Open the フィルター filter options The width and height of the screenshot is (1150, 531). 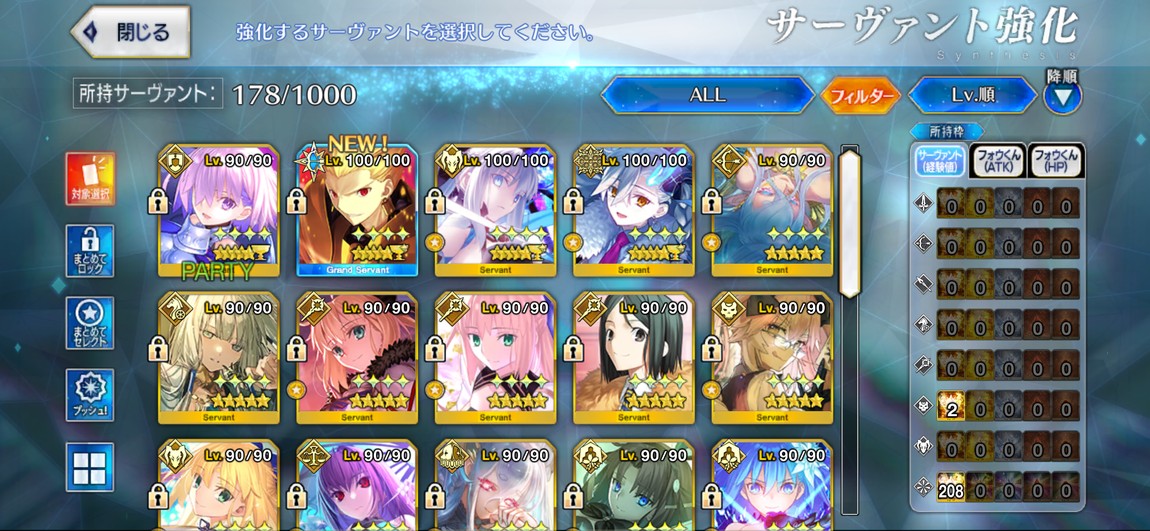pyautogui.click(x=861, y=96)
